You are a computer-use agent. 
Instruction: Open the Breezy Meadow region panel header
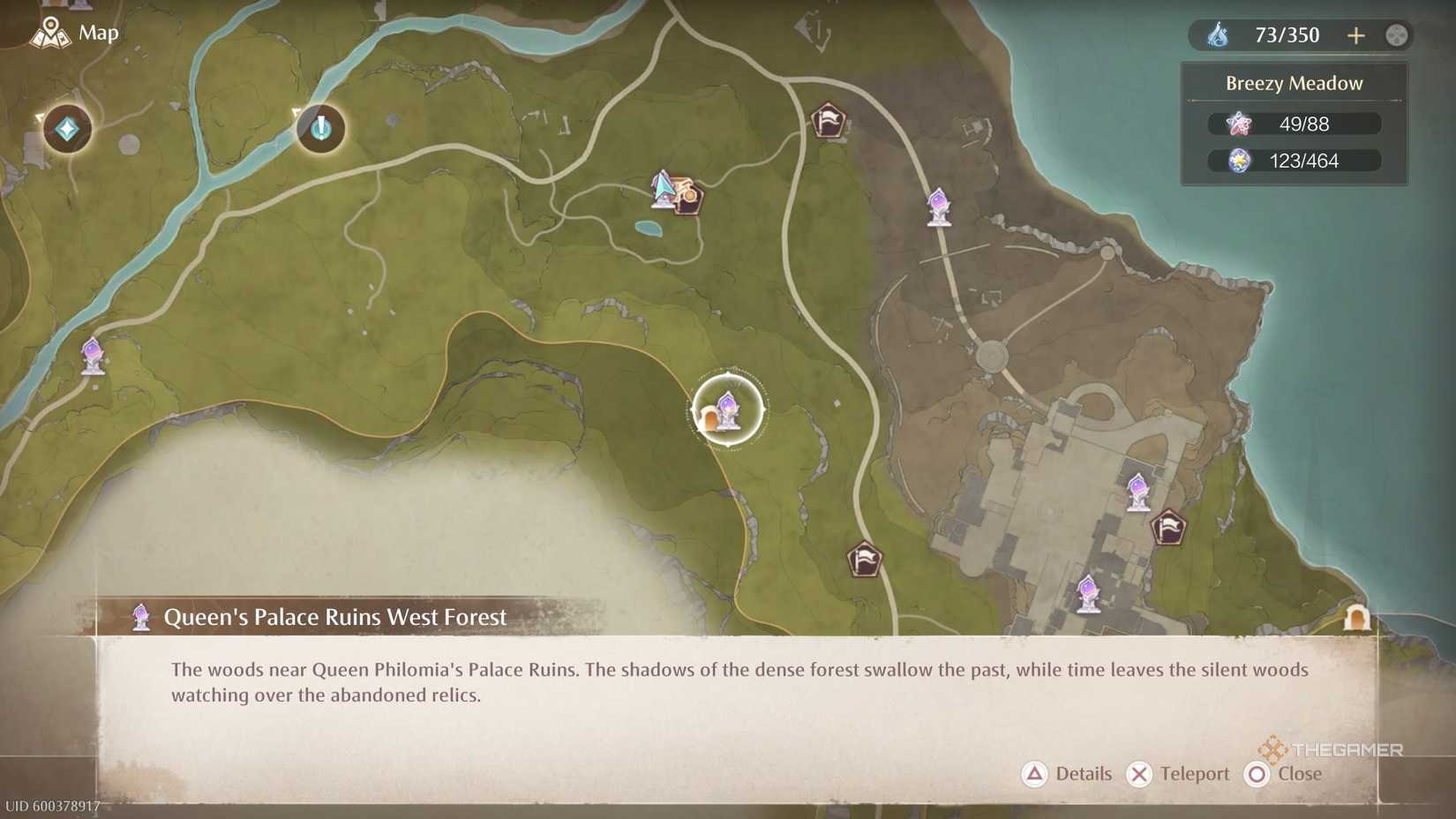(1293, 82)
